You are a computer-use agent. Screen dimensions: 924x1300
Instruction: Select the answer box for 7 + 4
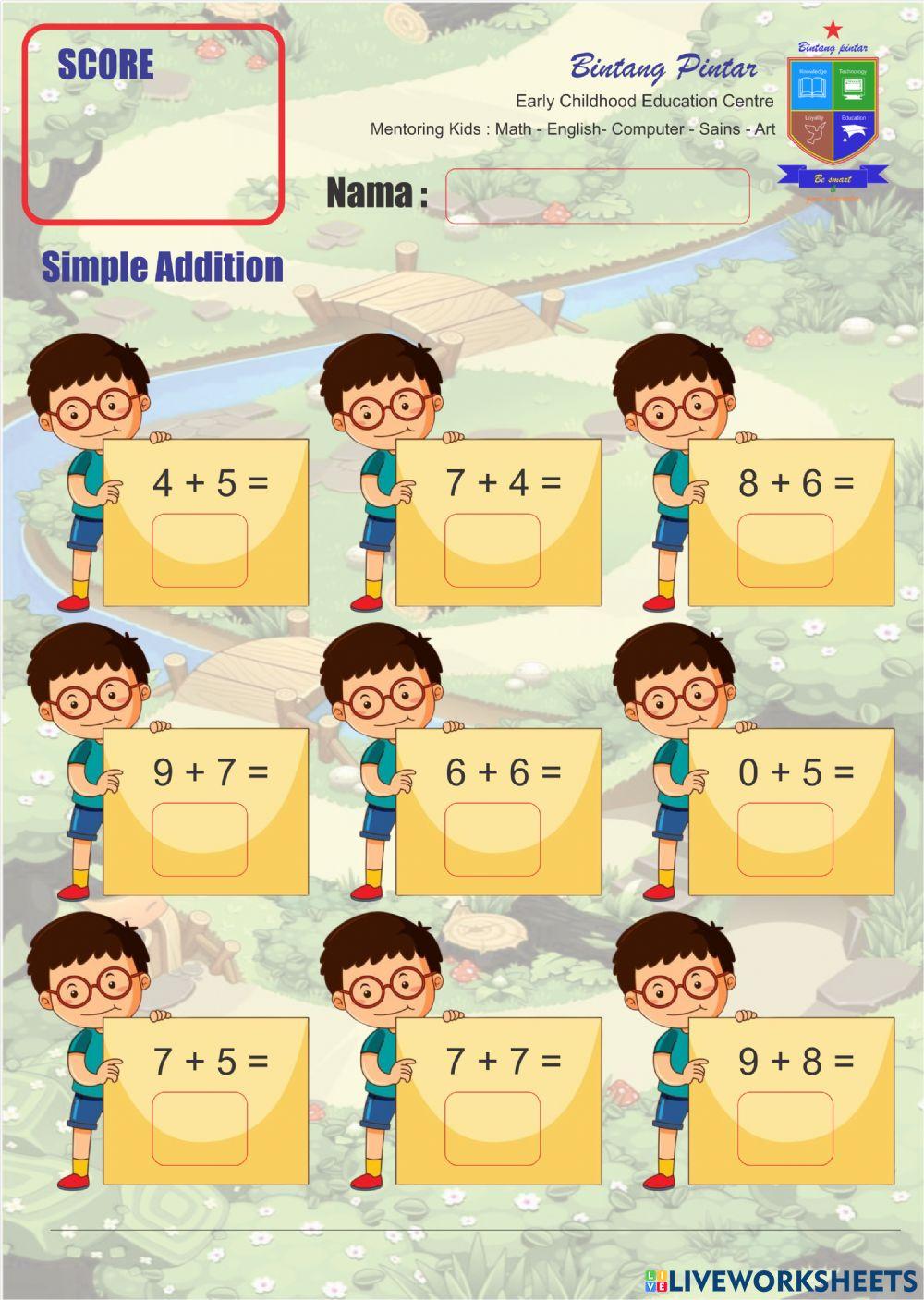(x=492, y=551)
